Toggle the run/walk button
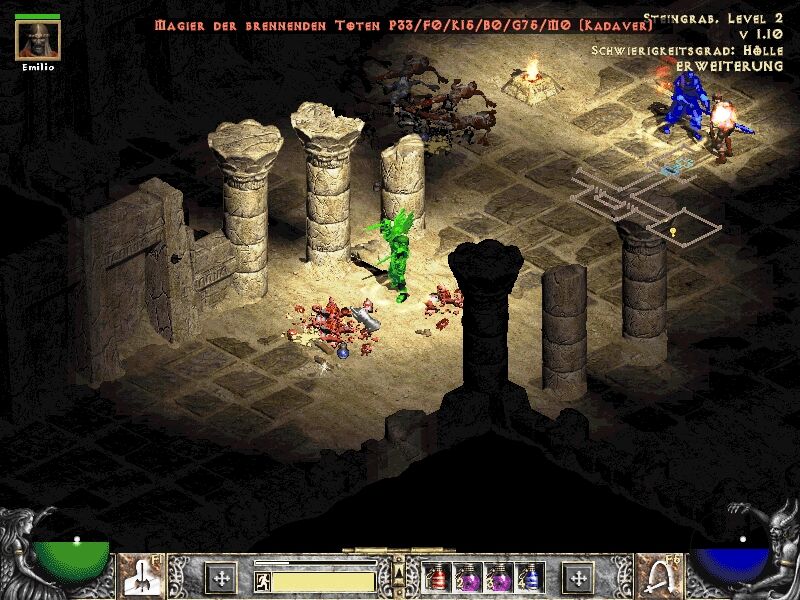Image resolution: width=800 pixels, height=600 pixels. [x=263, y=579]
